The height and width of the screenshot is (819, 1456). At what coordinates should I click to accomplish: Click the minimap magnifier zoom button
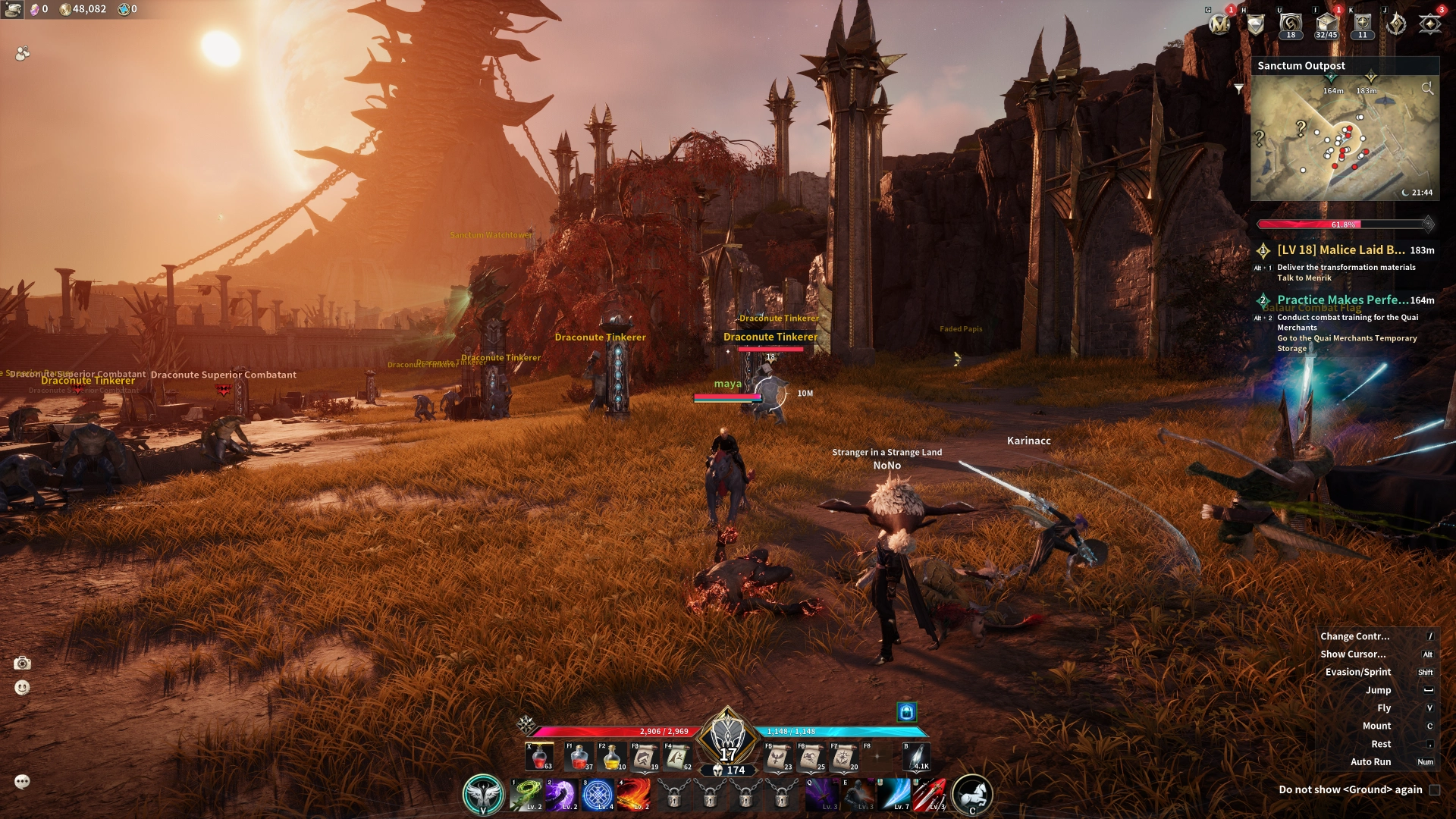(1427, 89)
